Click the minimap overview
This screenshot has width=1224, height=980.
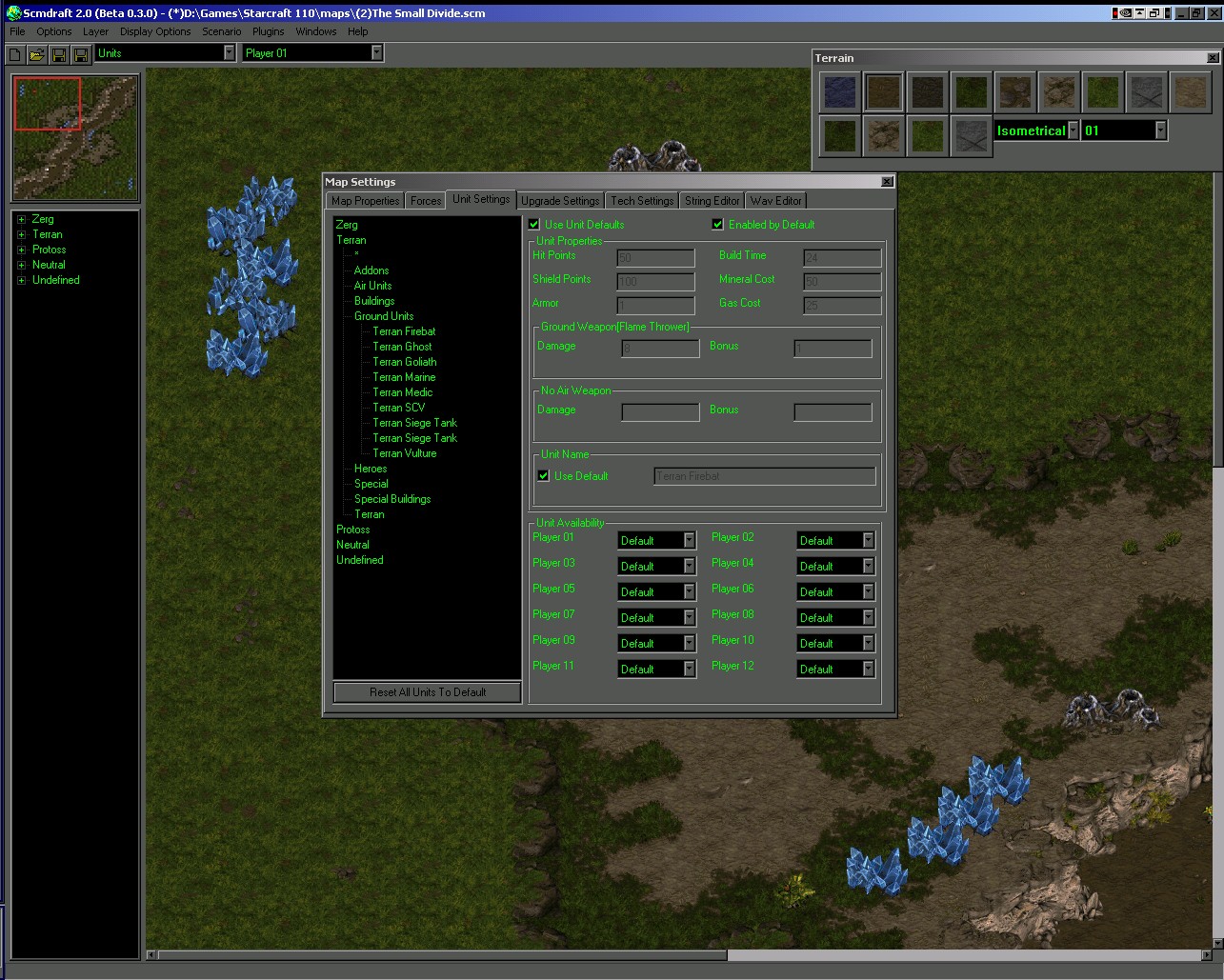(75, 137)
